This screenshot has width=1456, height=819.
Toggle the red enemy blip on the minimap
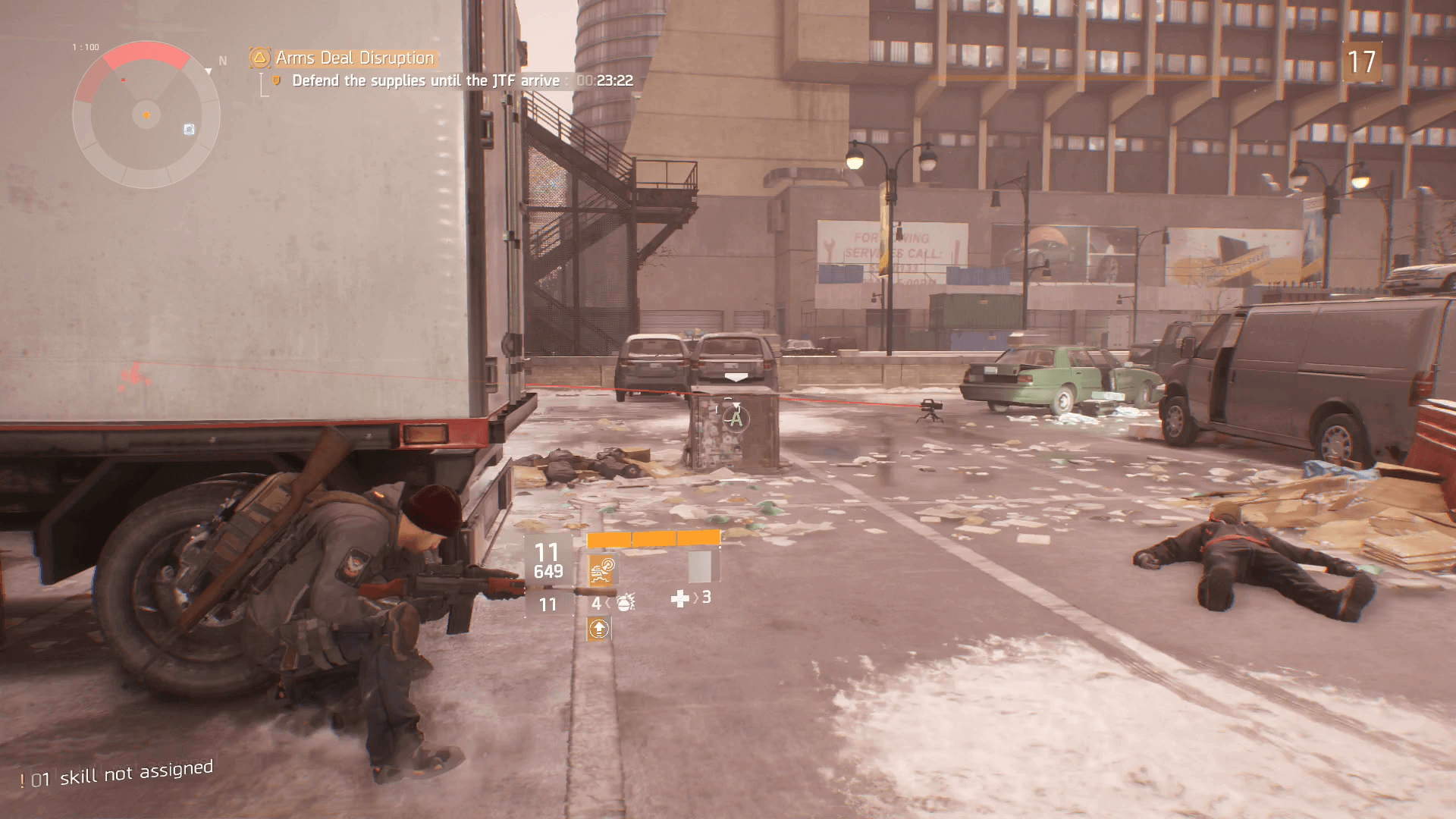click(124, 80)
